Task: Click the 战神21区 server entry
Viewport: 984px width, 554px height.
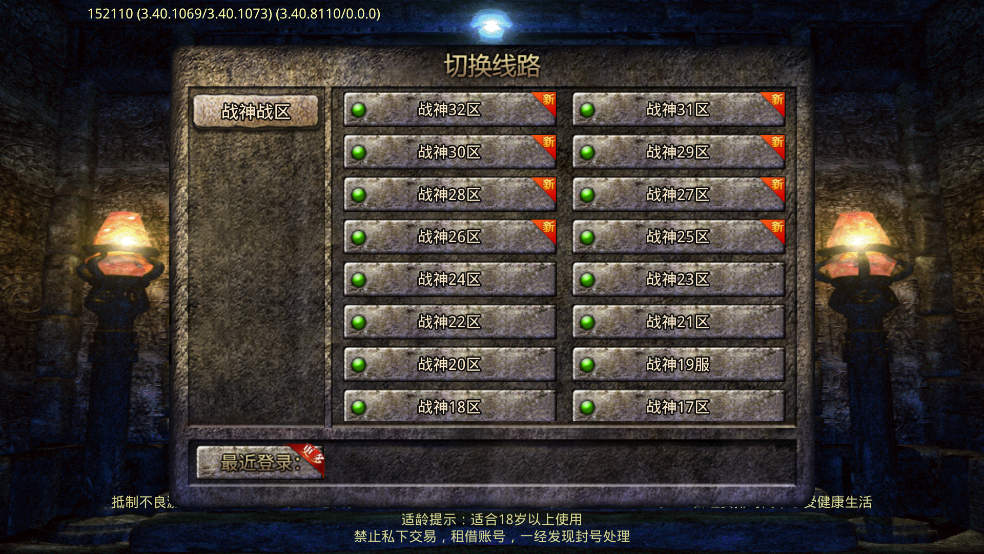Action: click(678, 322)
